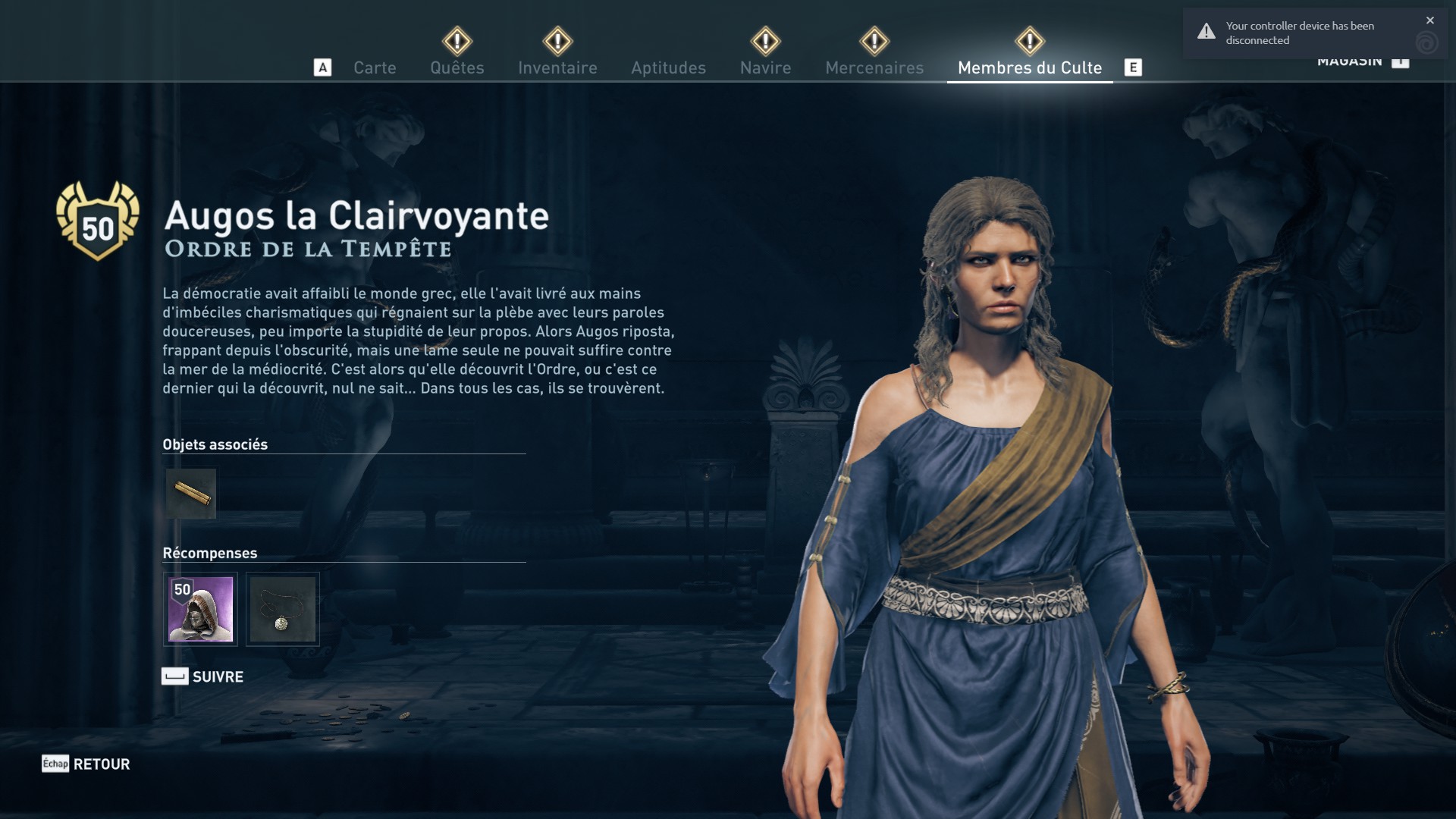The height and width of the screenshot is (819, 1456).
Task: Go to the Inventaire tab
Action: point(557,67)
